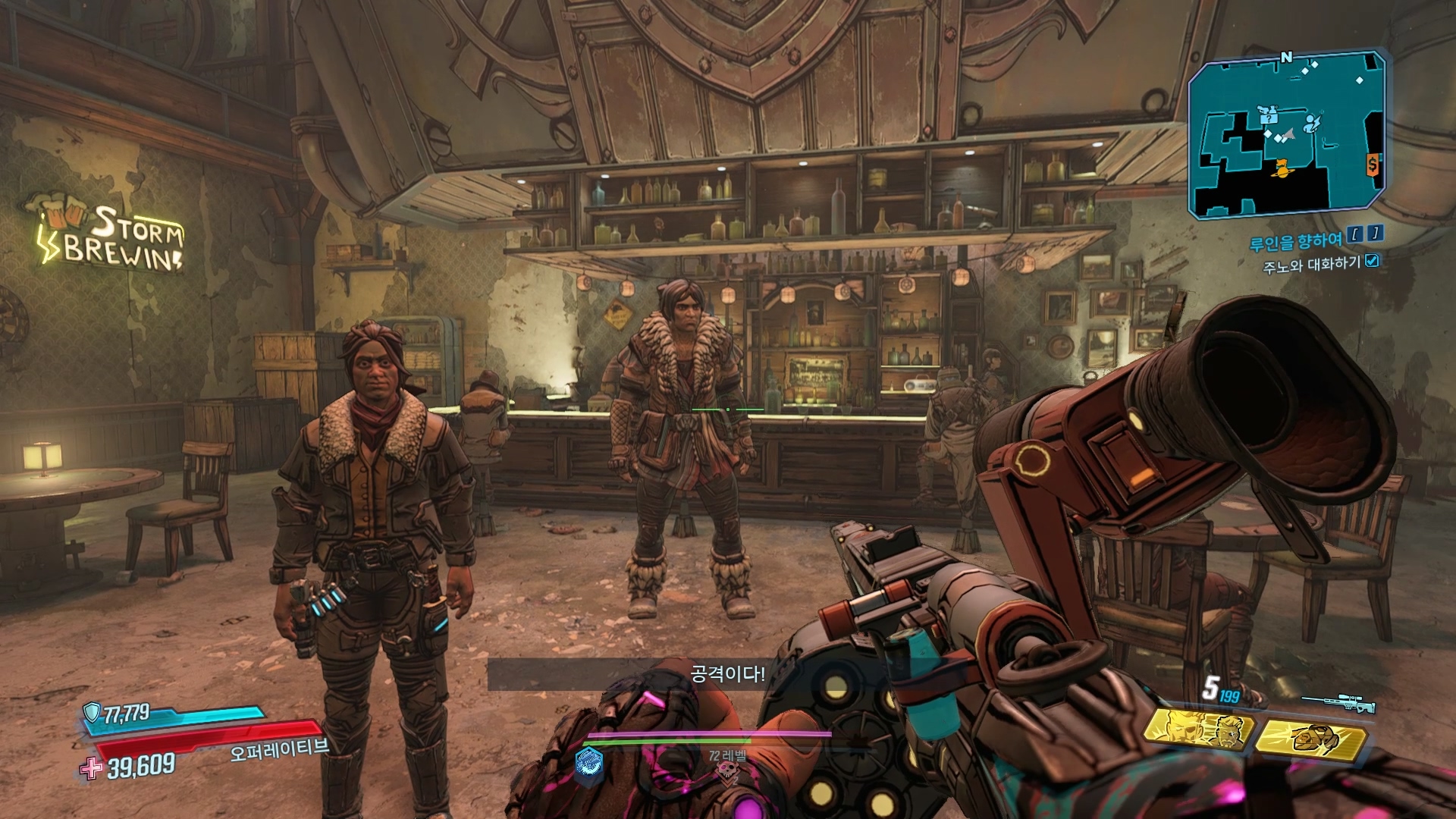This screenshot has width=1456, height=819.
Task: Toggle the 주노와 대화하기 objective checkbox
Action: tap(1372, 261)
